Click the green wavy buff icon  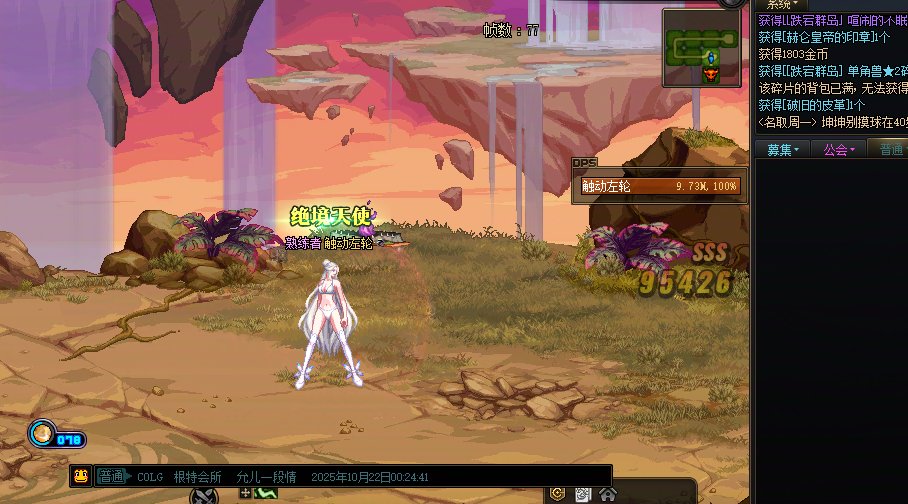[x=266, y=493]
